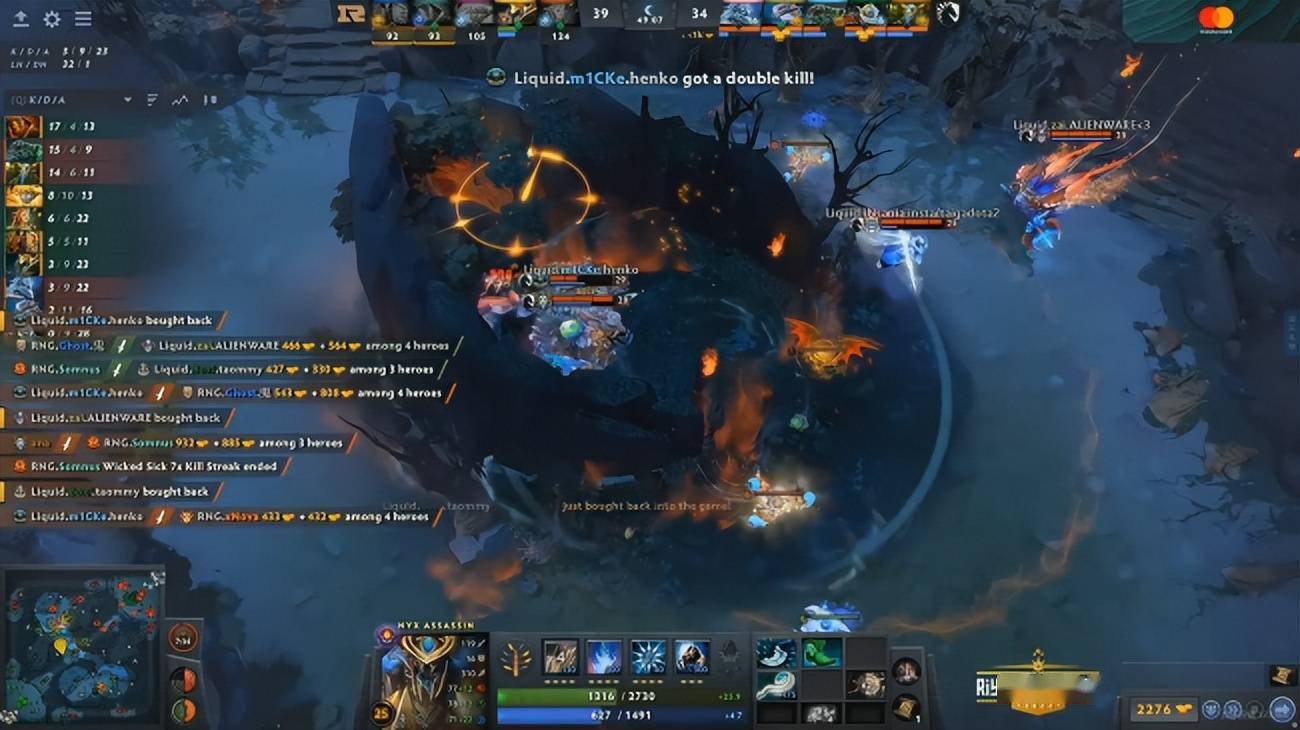Open the settings gear icon
The width and height of the screenshot is (1300, 730).
click(x=52, y=18)
